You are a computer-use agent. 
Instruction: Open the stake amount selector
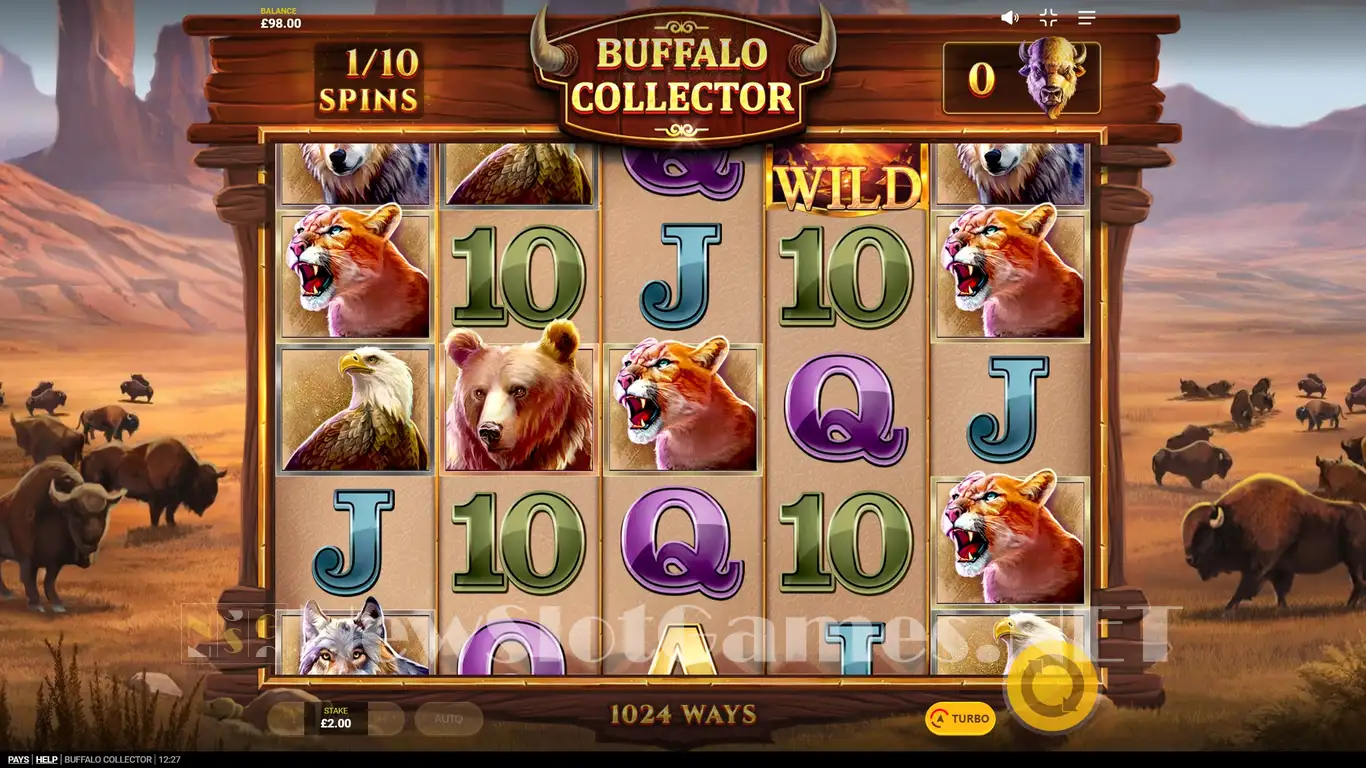click(336, 718)
